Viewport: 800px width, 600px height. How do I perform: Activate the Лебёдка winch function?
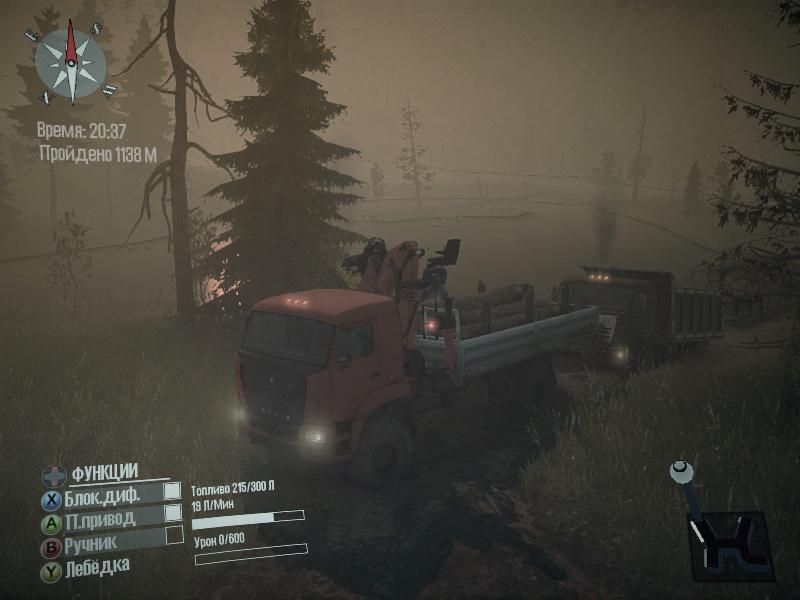point(96,568)
